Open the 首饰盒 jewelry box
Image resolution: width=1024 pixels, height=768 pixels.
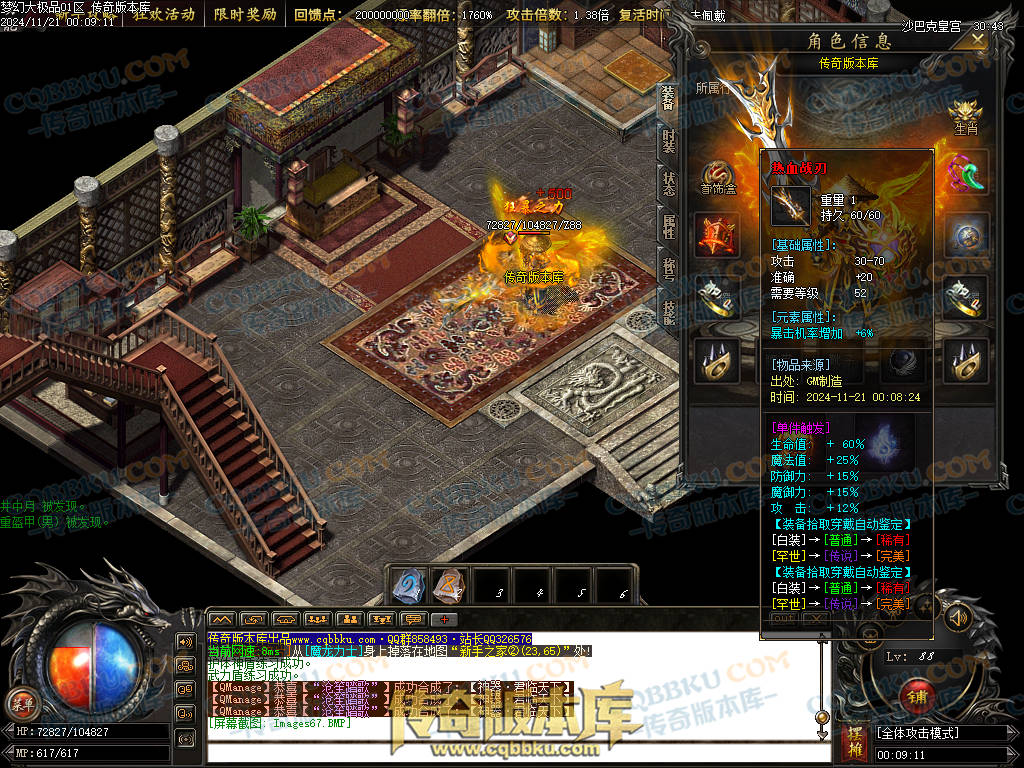click(x=717, y=176)
